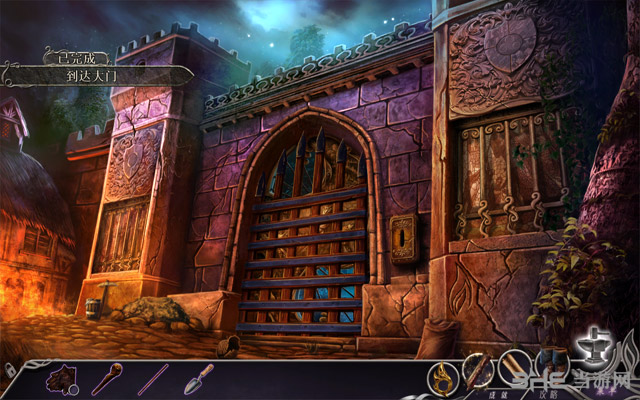
Task: Toggle the inventory bar padlock
Action: pos(8,369)
